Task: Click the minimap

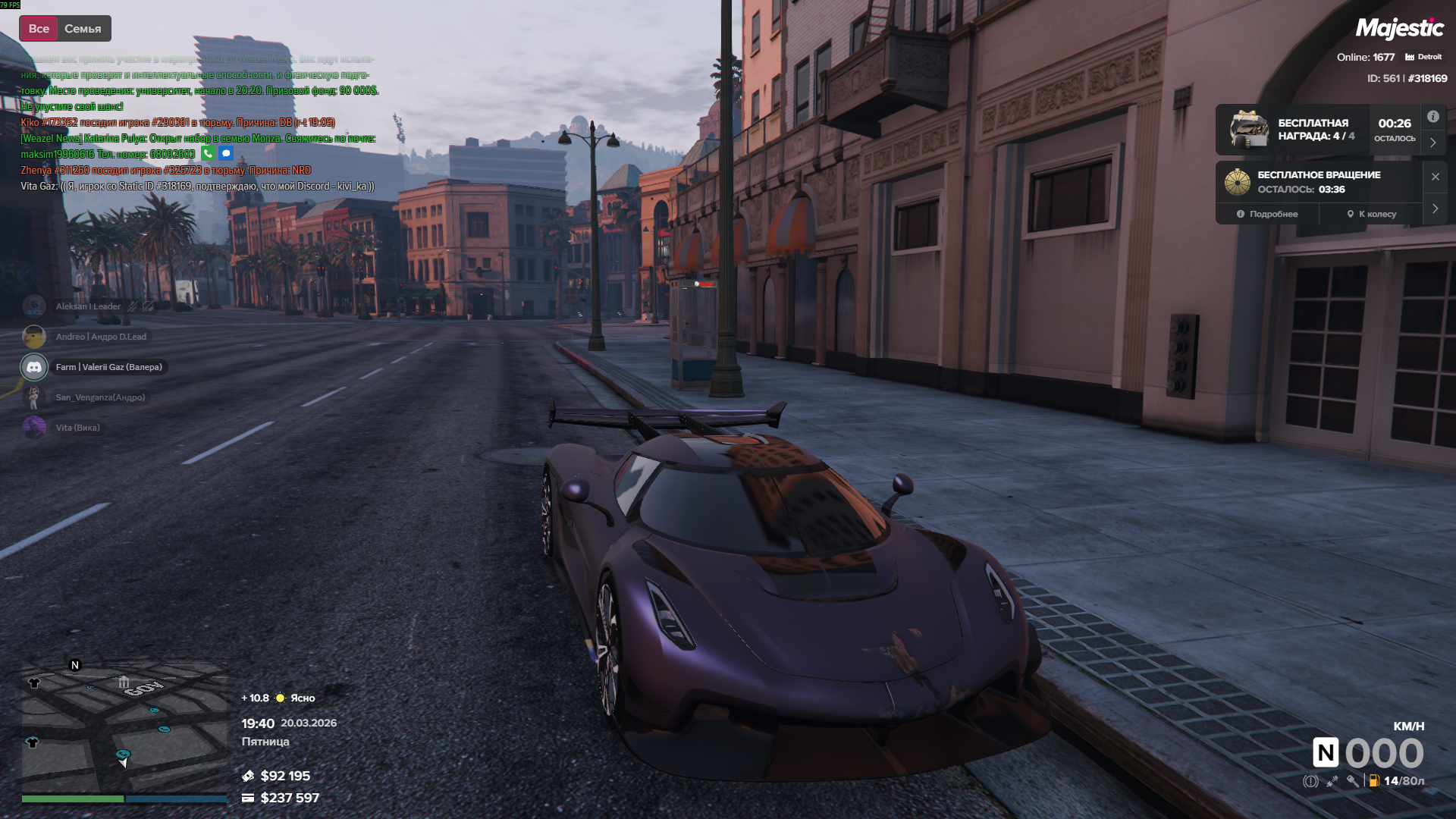Action: [124, 725]
